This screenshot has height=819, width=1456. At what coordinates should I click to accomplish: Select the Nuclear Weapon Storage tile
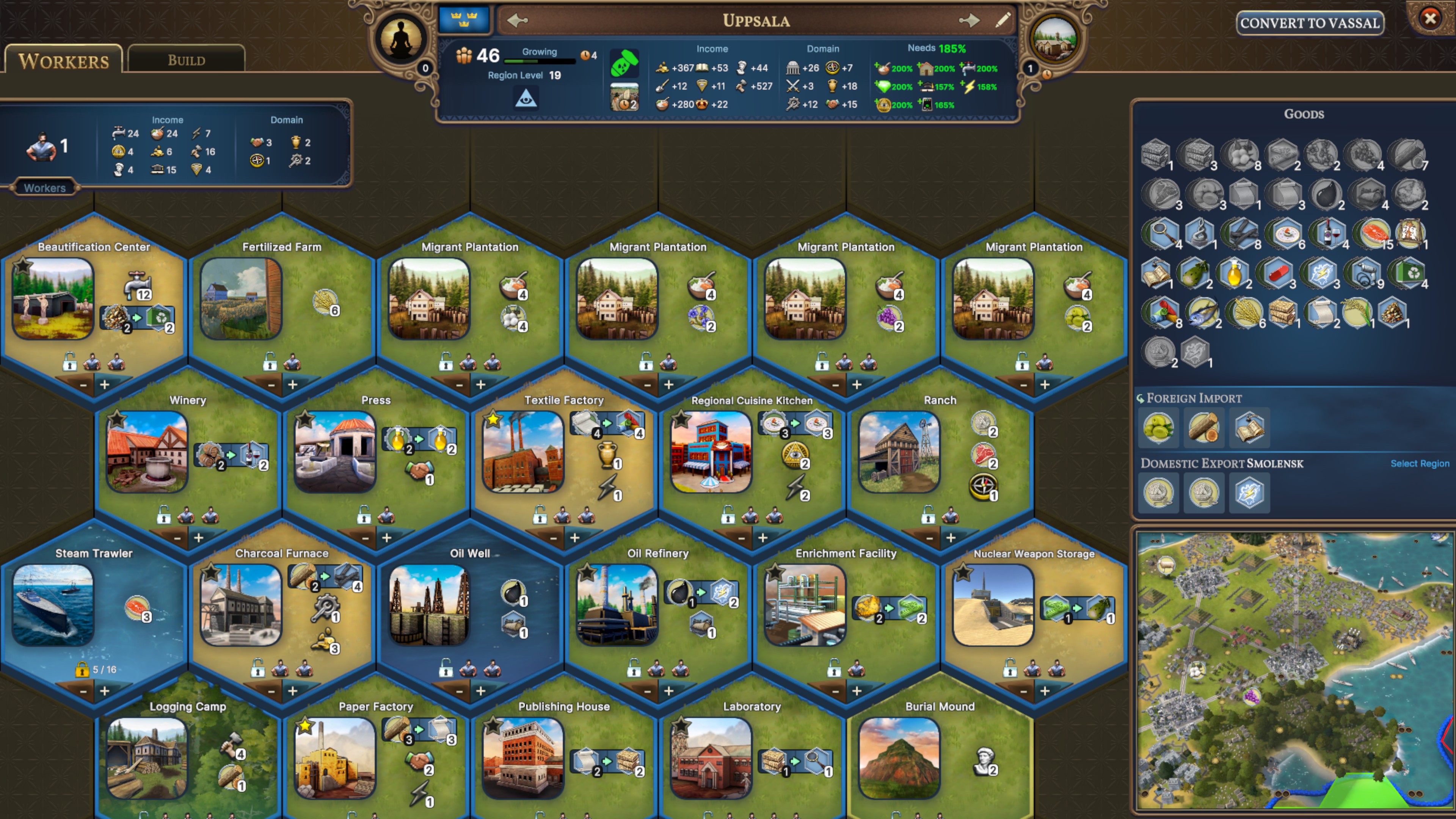pos(993,605)
